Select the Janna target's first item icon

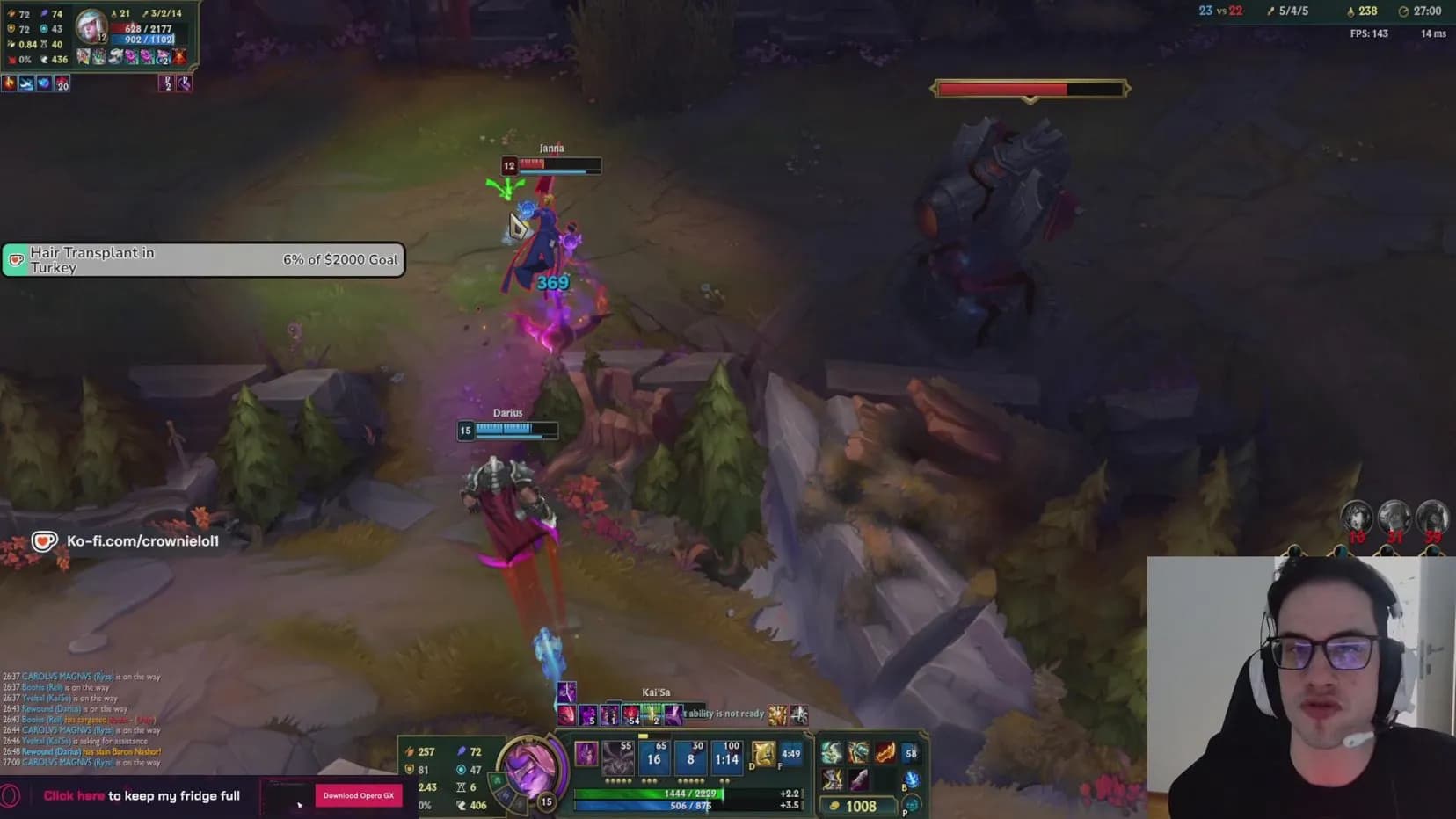click(x=84, y=57)
